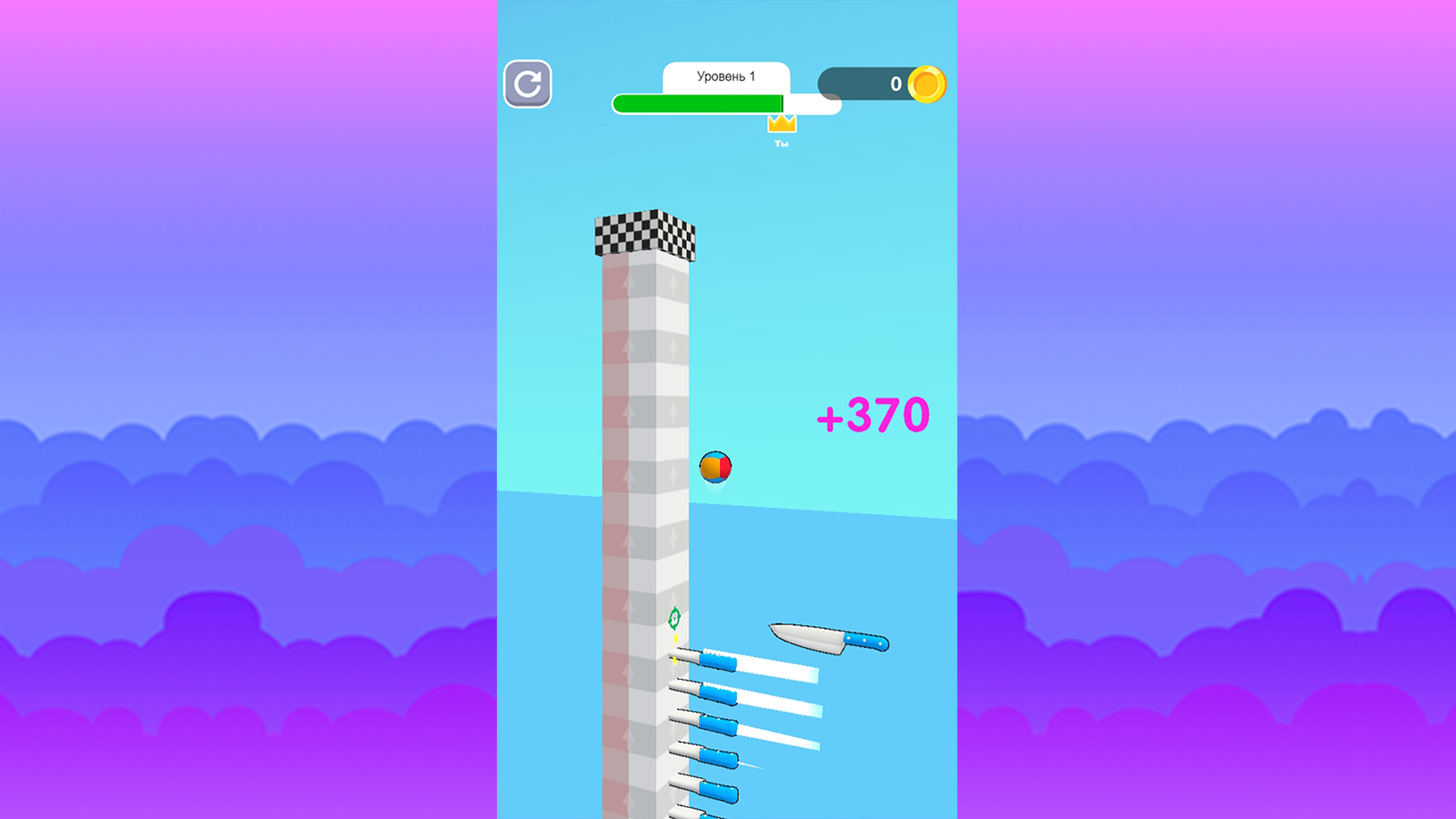Tap the green level progress bar
Image resolution: width=1456 pixels, height=819 pixels.
pyautogui.click(x=696, y=103)
